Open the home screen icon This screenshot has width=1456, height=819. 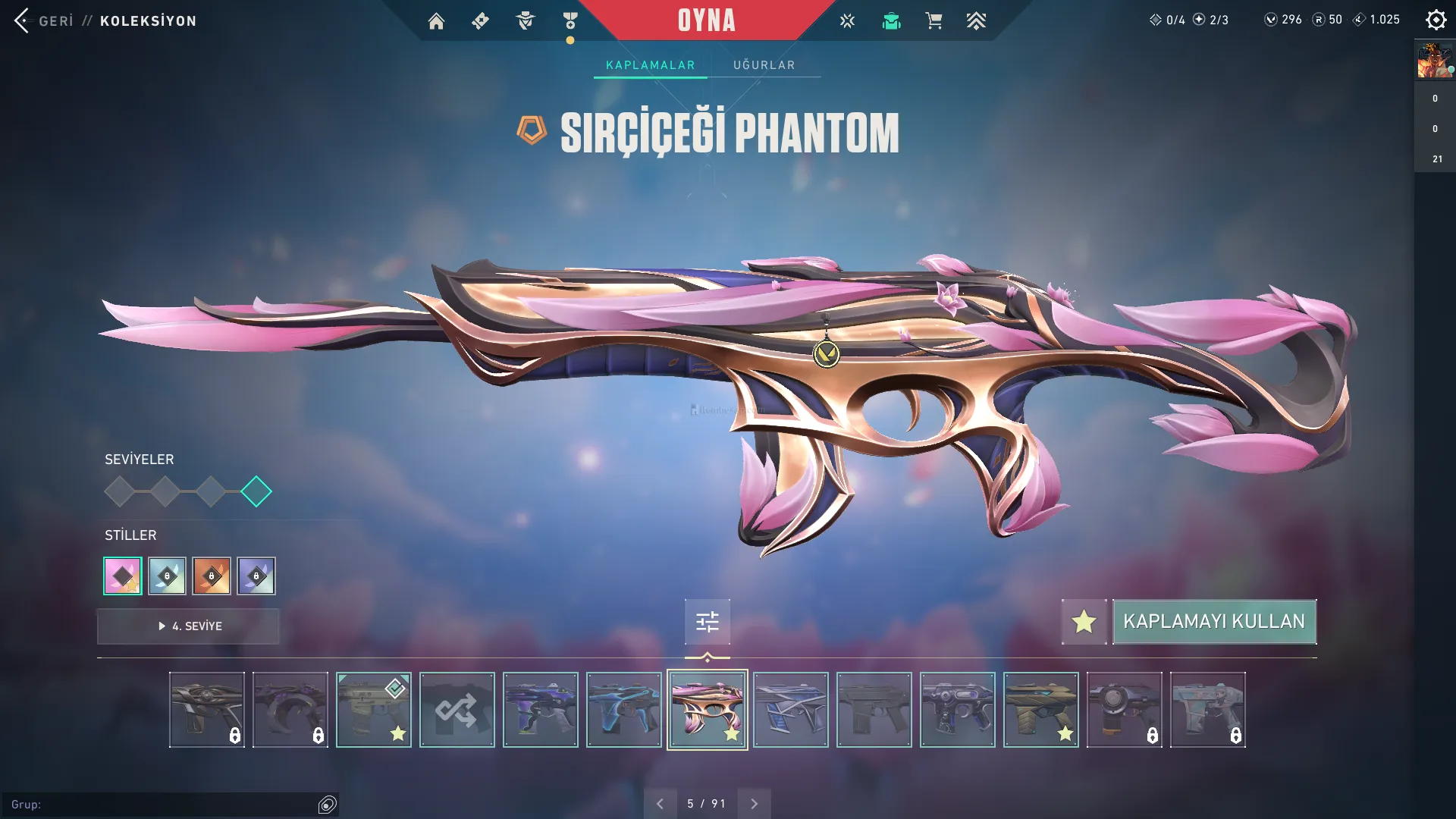(x=436, y=21)
